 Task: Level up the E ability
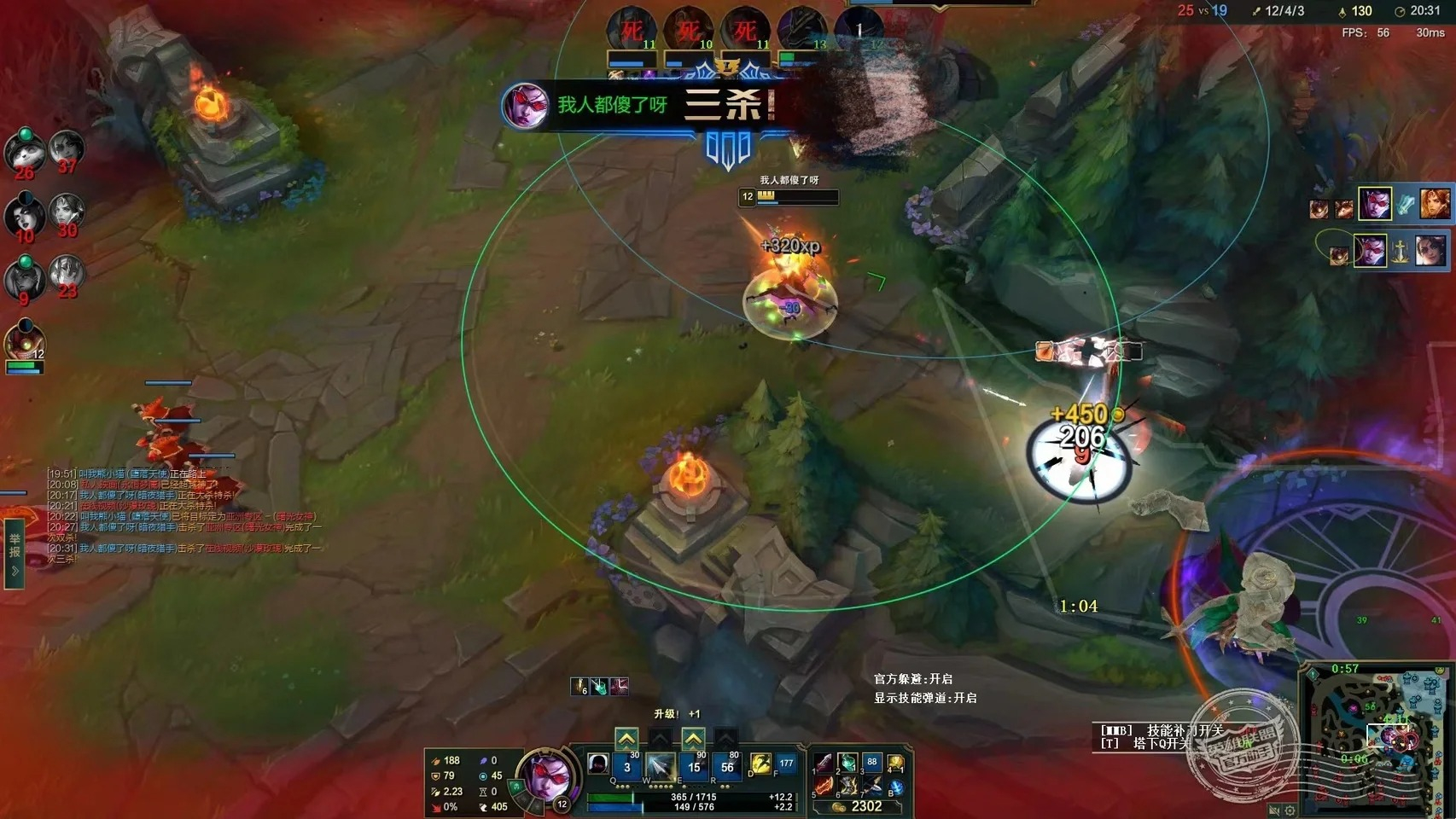[x=693, y=739]
